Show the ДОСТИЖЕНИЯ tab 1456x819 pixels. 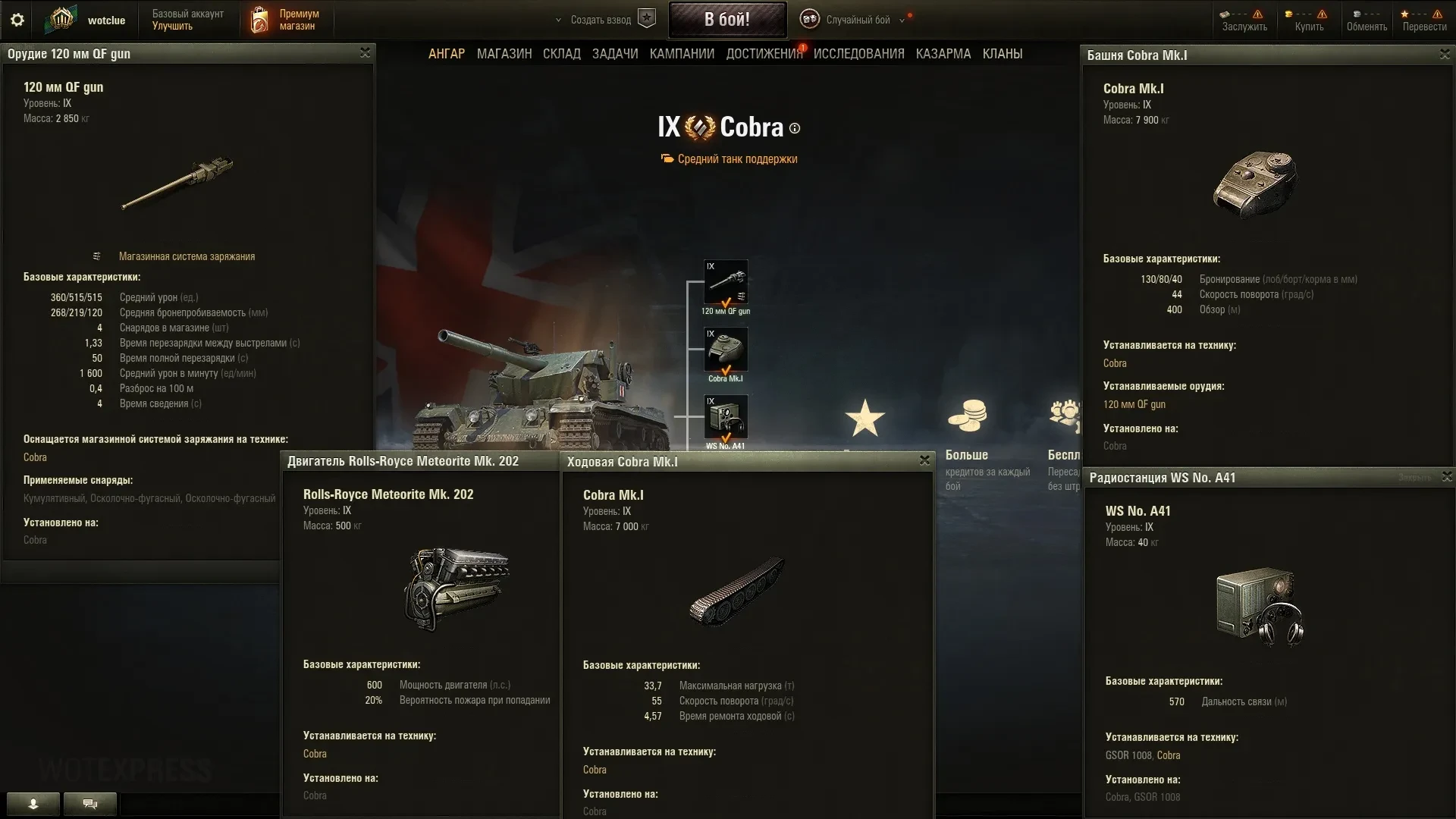pyautogui.click(x=764, y=54)
